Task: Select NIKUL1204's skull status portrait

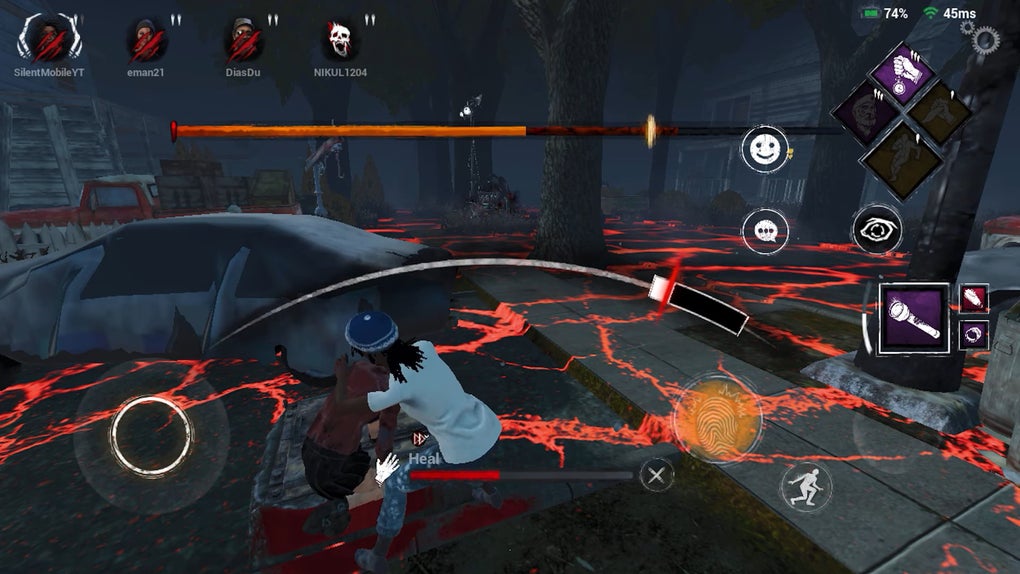Action: 342,40
